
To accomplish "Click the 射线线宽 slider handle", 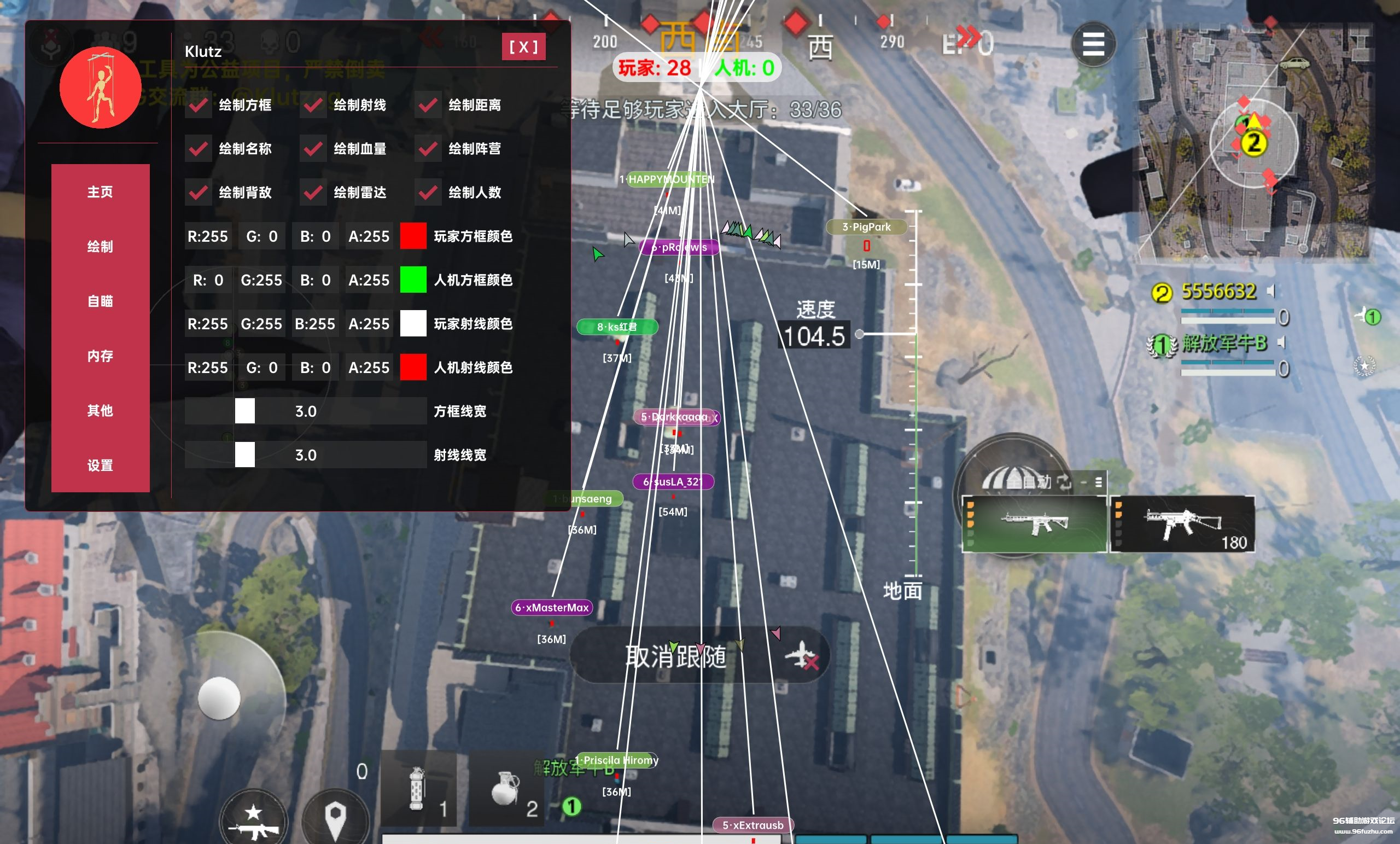I will point(245,455).
